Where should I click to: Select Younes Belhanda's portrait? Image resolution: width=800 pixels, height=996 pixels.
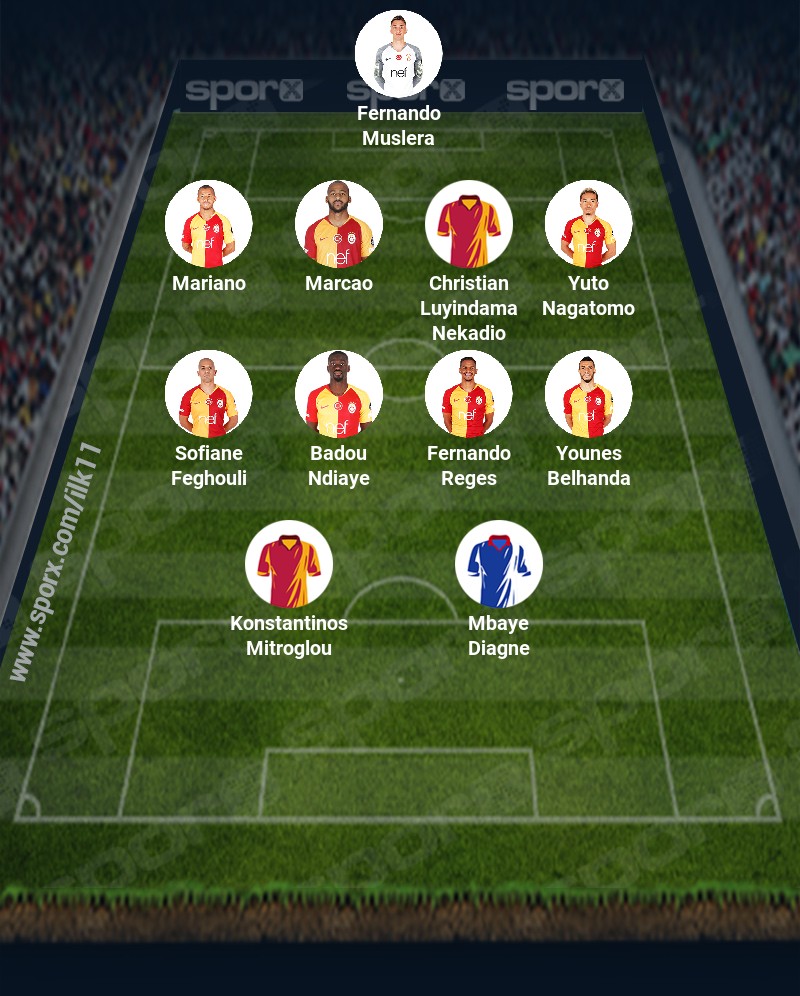point(588,394)
